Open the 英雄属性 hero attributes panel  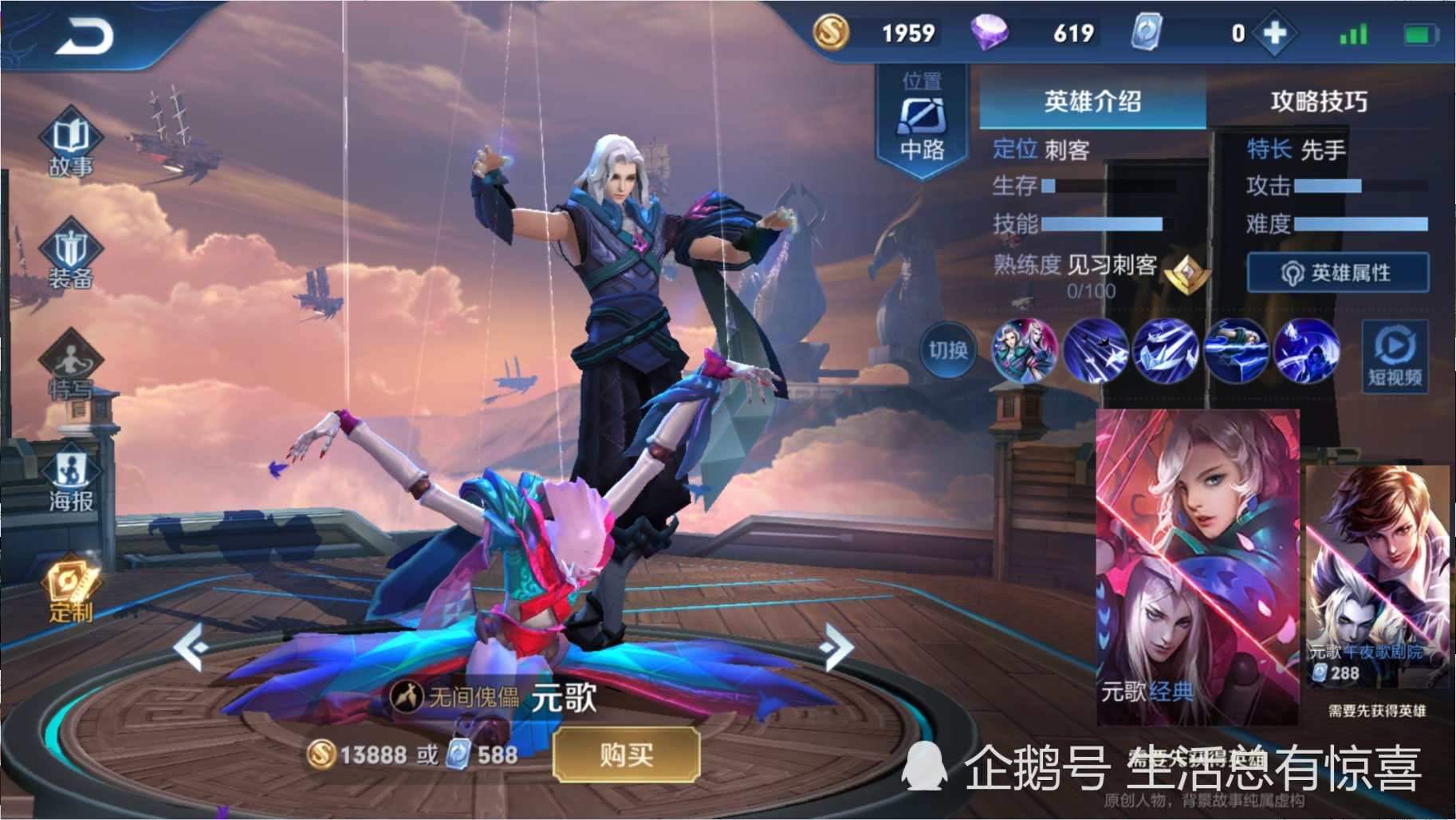[1337, 272]
